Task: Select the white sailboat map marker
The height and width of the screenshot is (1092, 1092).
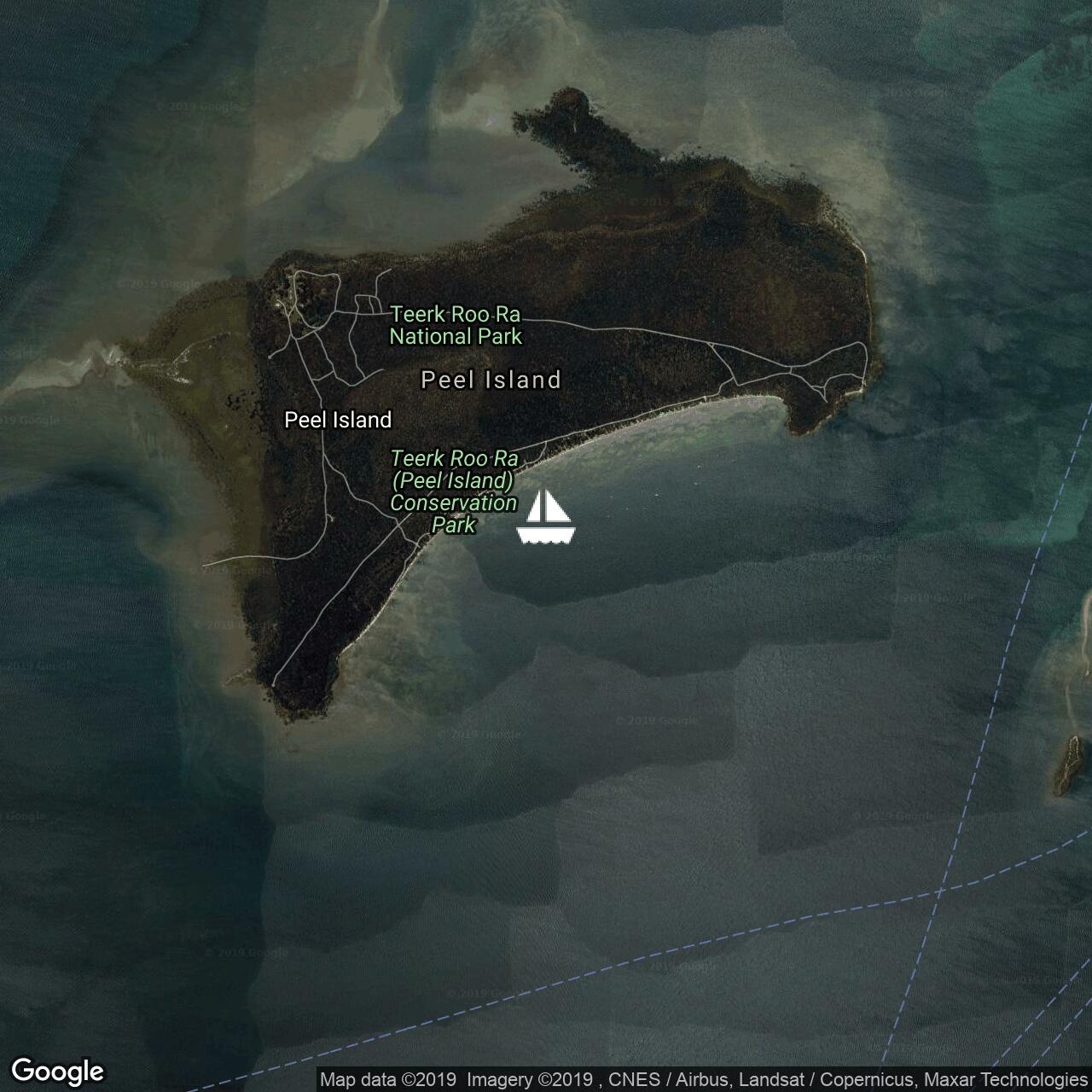Action: click(546, 517)
